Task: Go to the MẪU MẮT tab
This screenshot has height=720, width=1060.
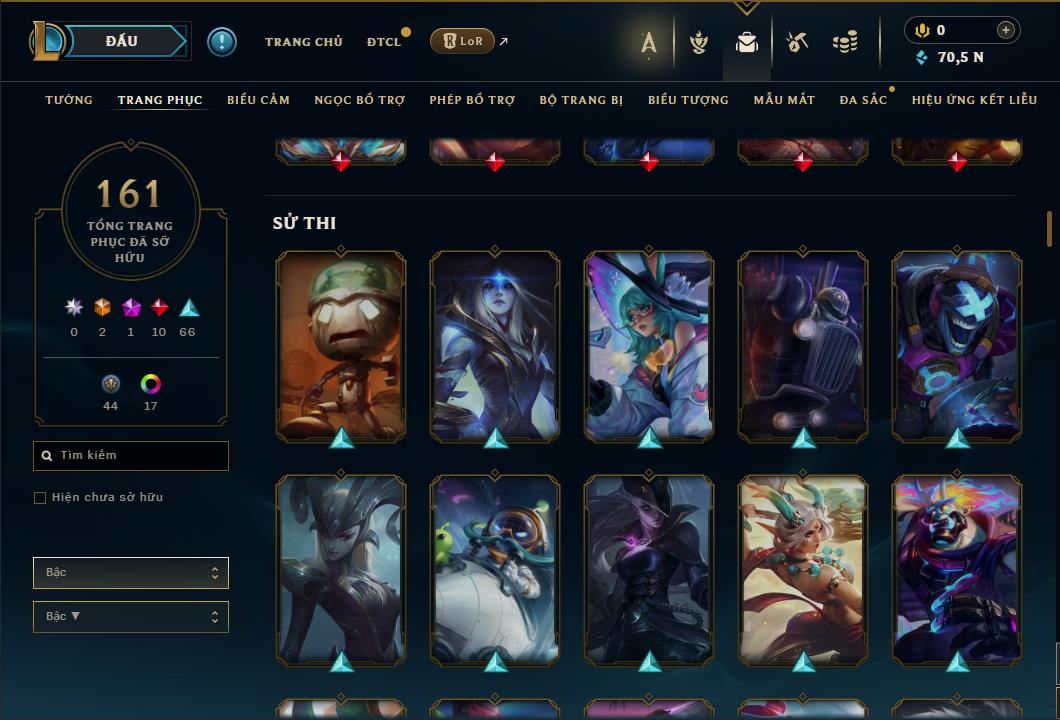Action: (784, 100)
